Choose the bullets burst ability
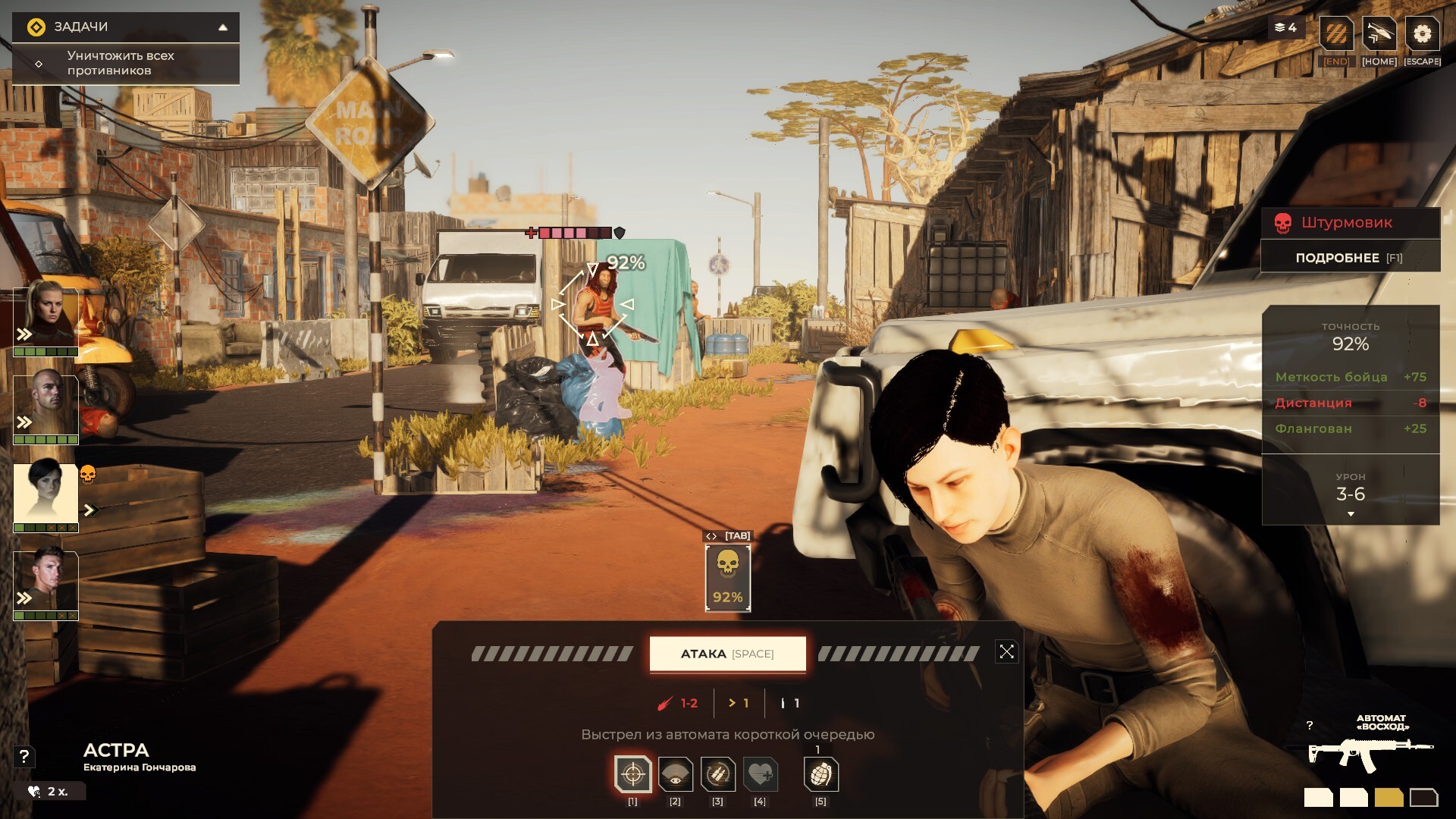 717,774
